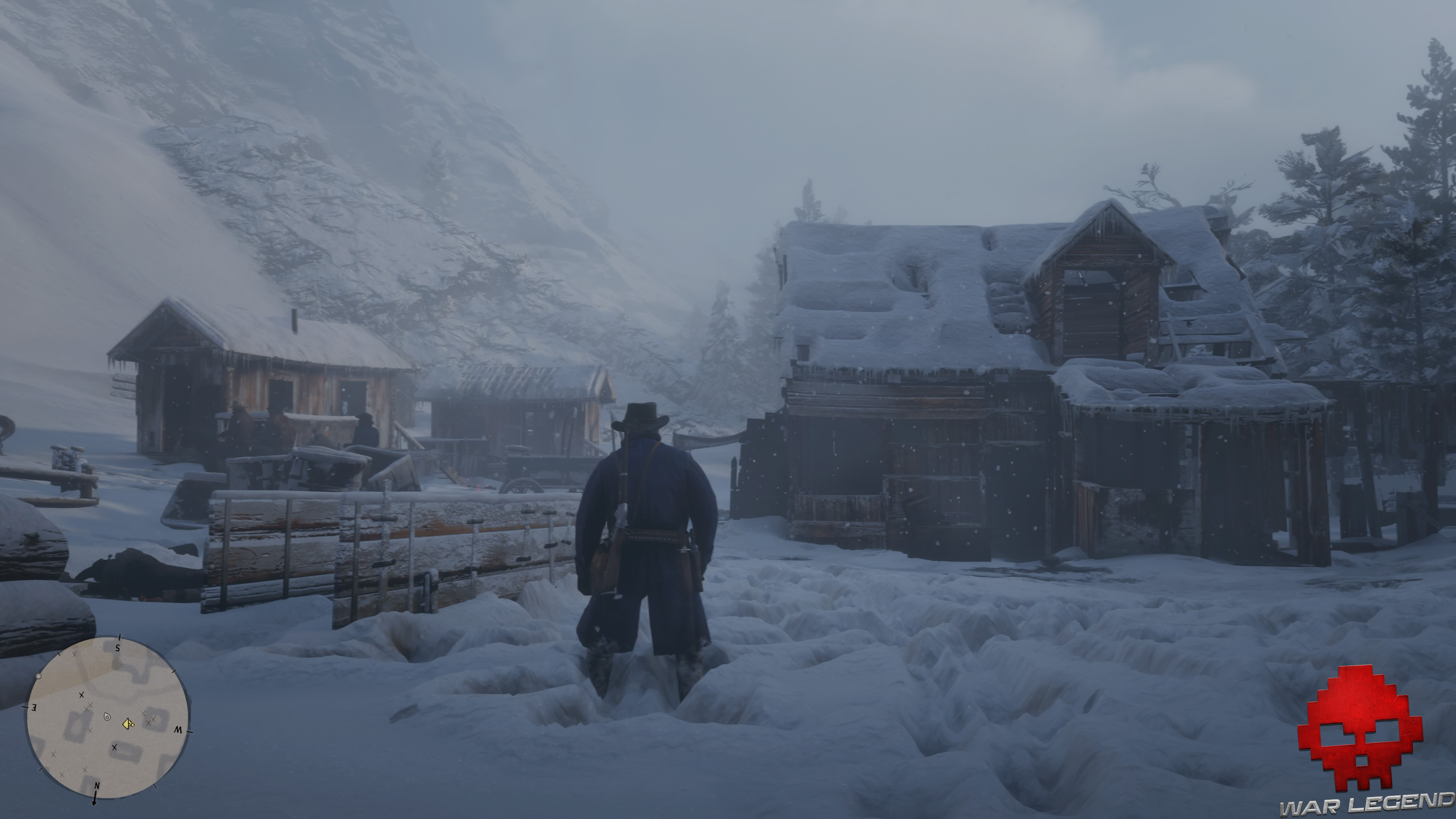Click the W compass letter on the minimap
Image resolution: width=1456 pixels, height=819 pixels.
tap(179, 730)
